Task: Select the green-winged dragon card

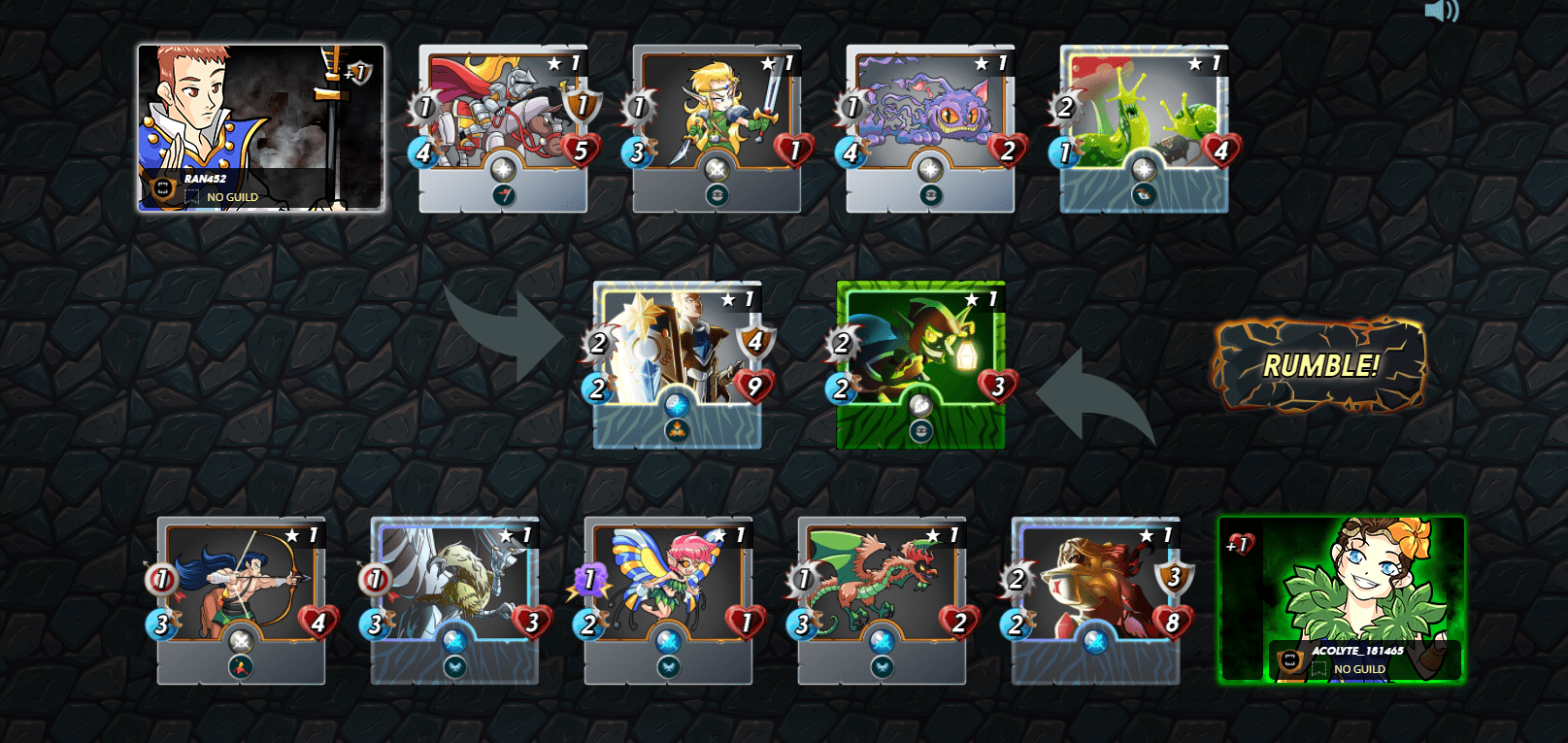Action: (x=882, y=599)
